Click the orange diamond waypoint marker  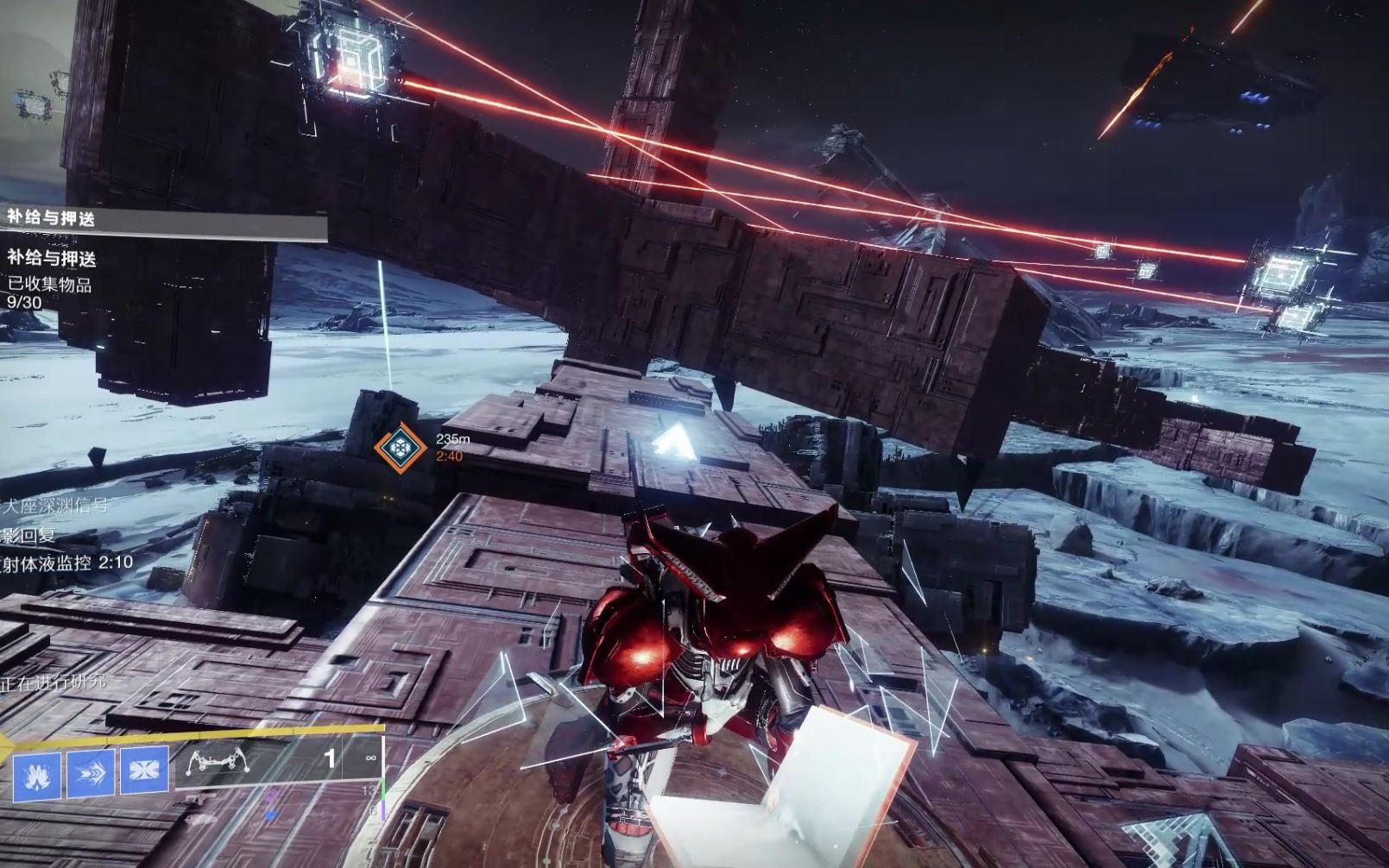[x=400, y=447]
